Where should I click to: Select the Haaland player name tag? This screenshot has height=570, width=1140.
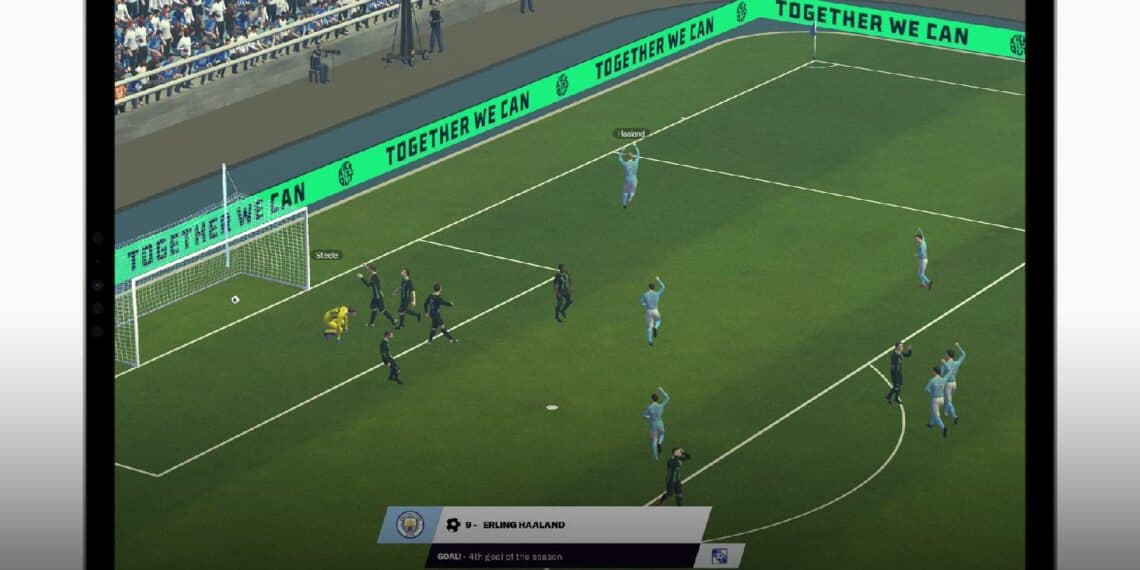631,133
